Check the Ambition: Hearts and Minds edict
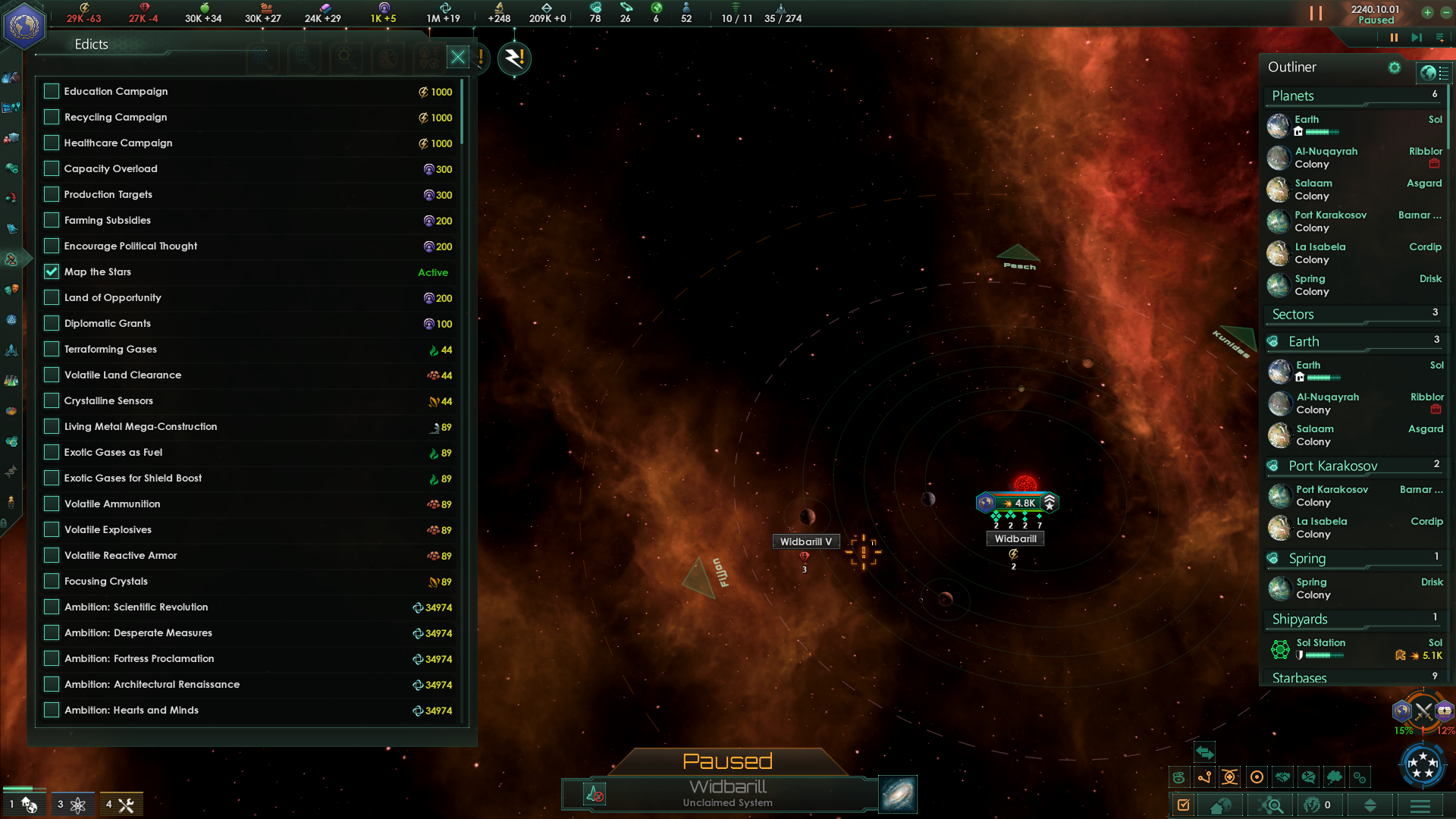Viewport: 1456px width, 819px height. [52, 711]
